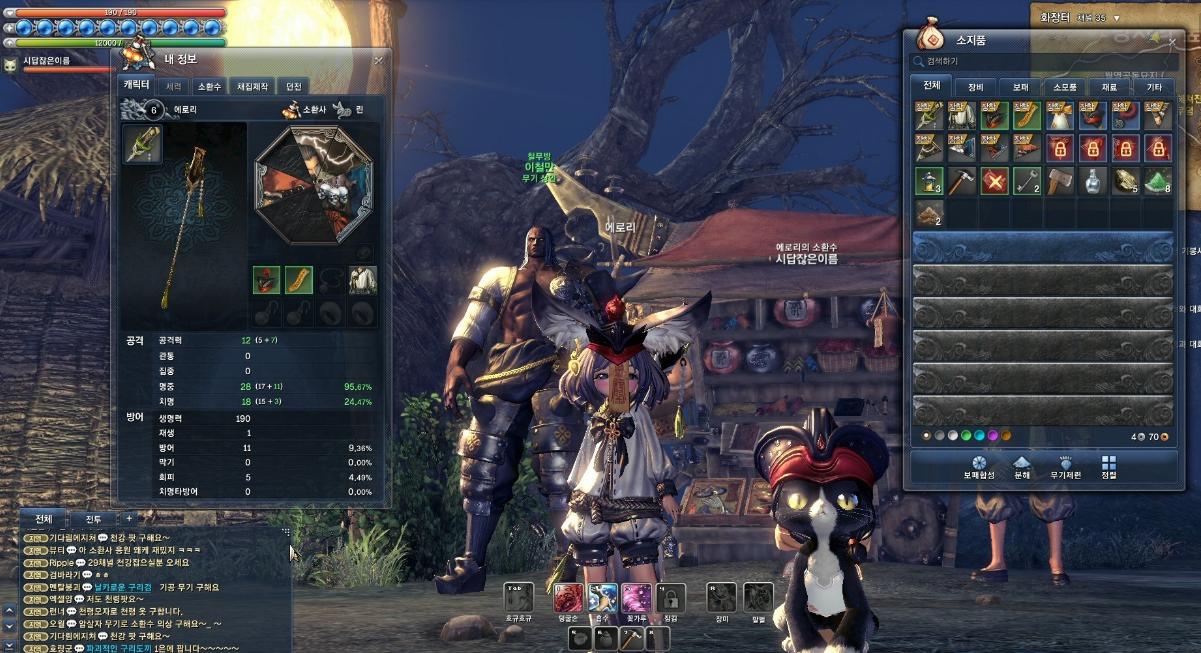Open the 분해 salvage function

(x=1022, y=468)
